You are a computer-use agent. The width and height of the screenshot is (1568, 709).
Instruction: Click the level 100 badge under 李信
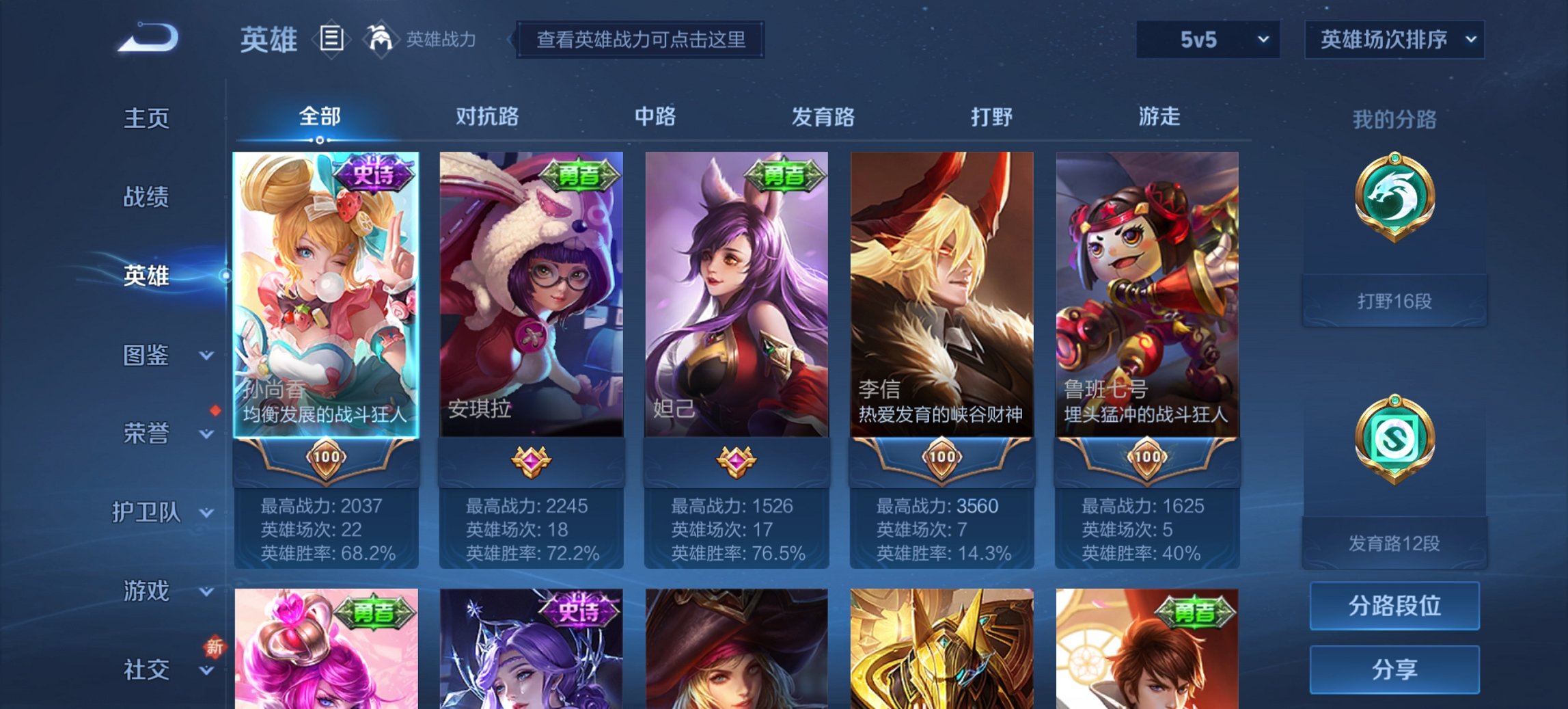(x=941, y=459)
